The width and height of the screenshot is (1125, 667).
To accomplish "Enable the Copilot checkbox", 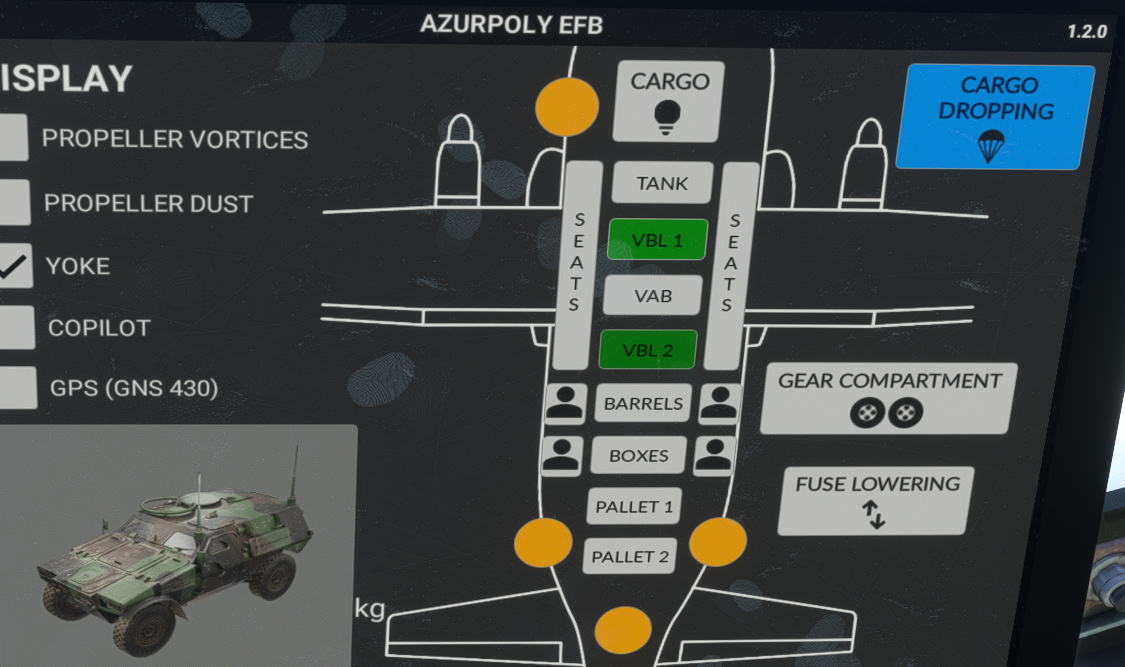I will [15, 327].
